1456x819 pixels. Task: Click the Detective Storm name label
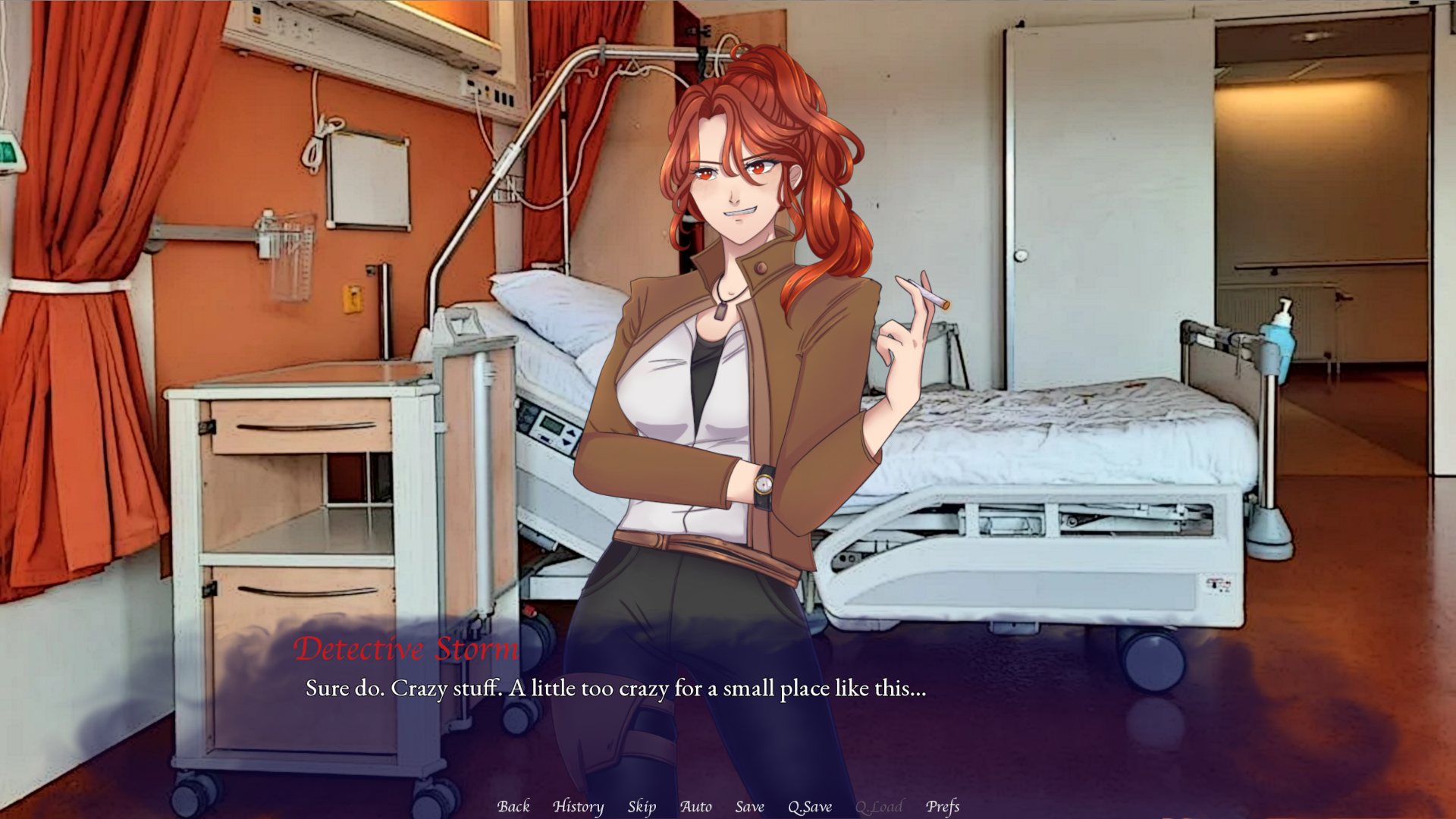tap(406, 648)
